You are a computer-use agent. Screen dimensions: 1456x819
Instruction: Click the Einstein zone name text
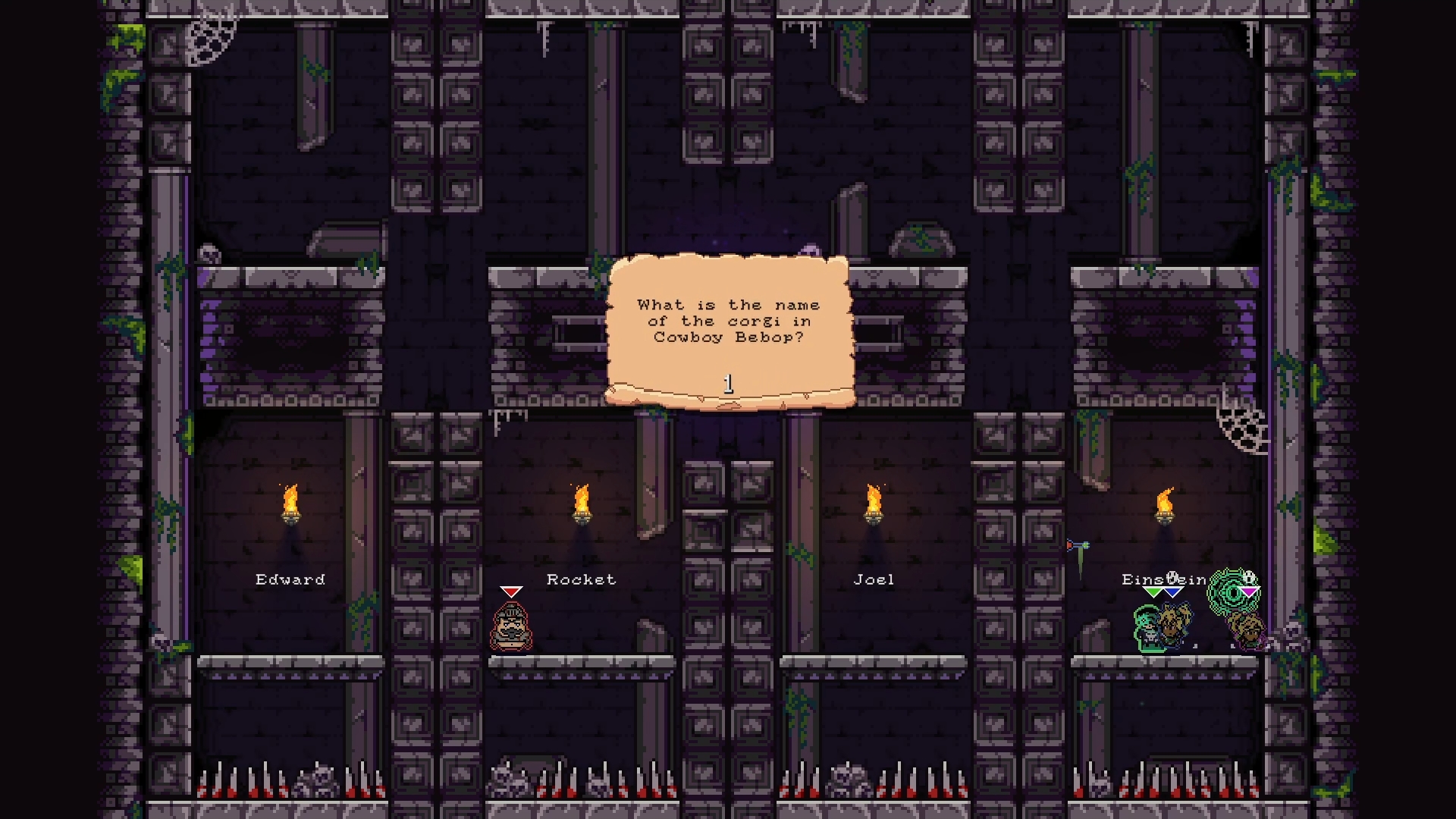[x=1166, y=579]
